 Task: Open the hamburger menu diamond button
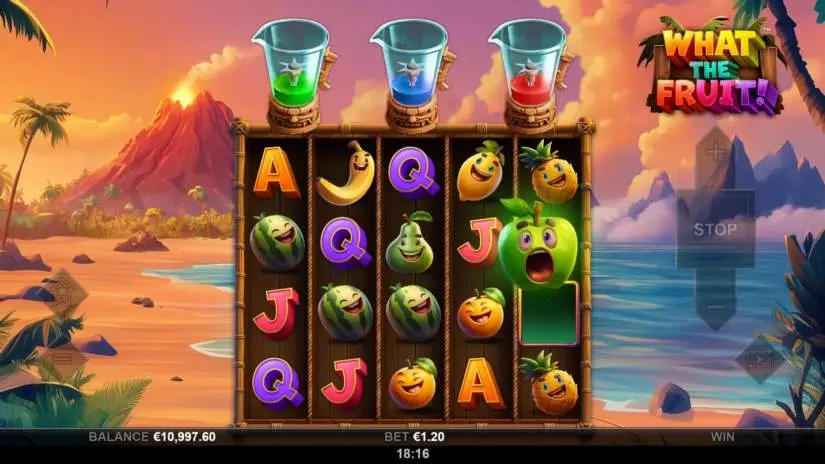click(61, 357)
